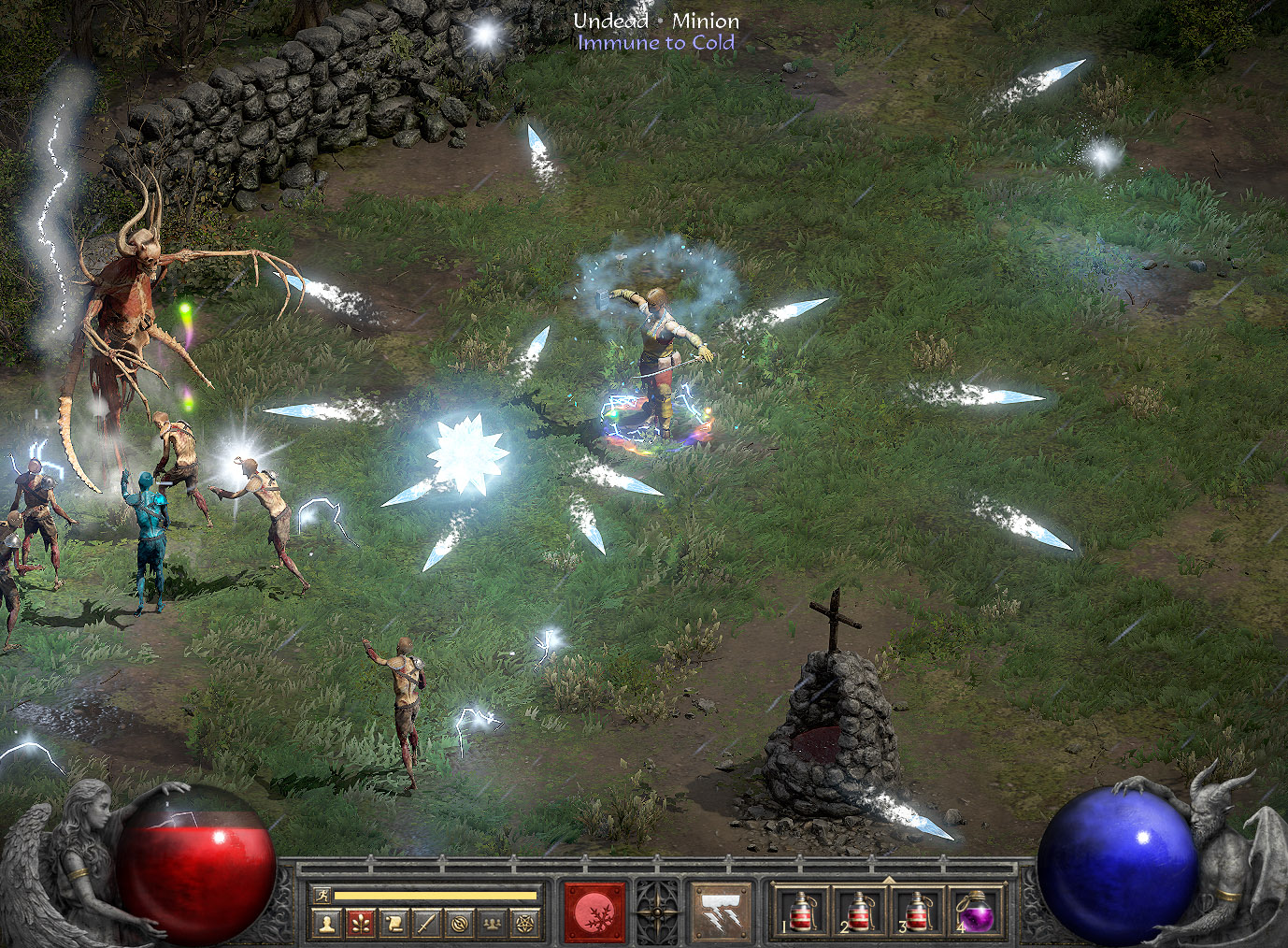Image resolution: width=1288 pixels, height=948 pixels.
Task: Use the potion in belt slot 2
Action: (859, 912)
